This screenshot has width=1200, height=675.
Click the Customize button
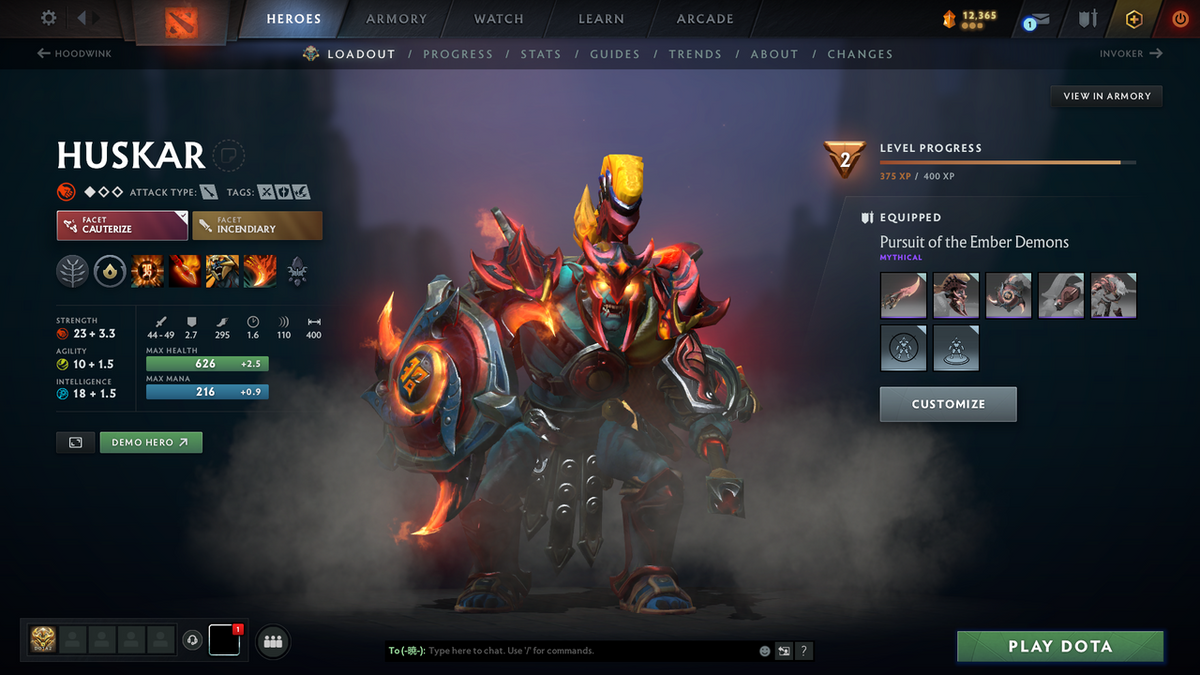tap(948, 404)
